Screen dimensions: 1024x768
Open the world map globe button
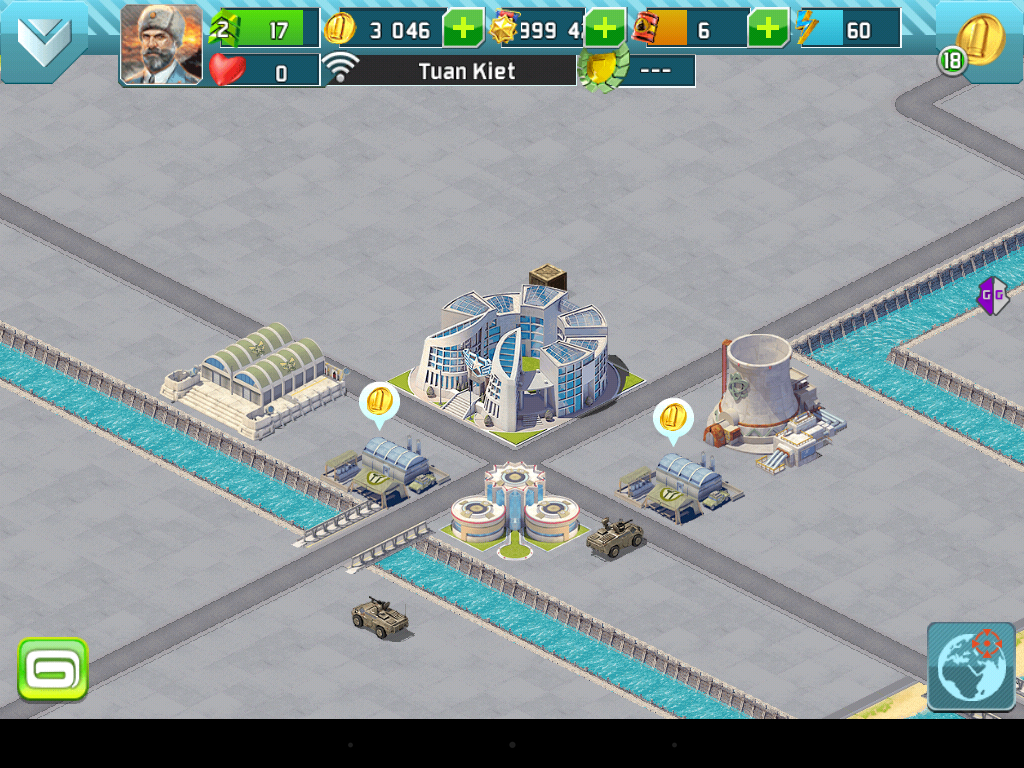[x=971, y=667]
